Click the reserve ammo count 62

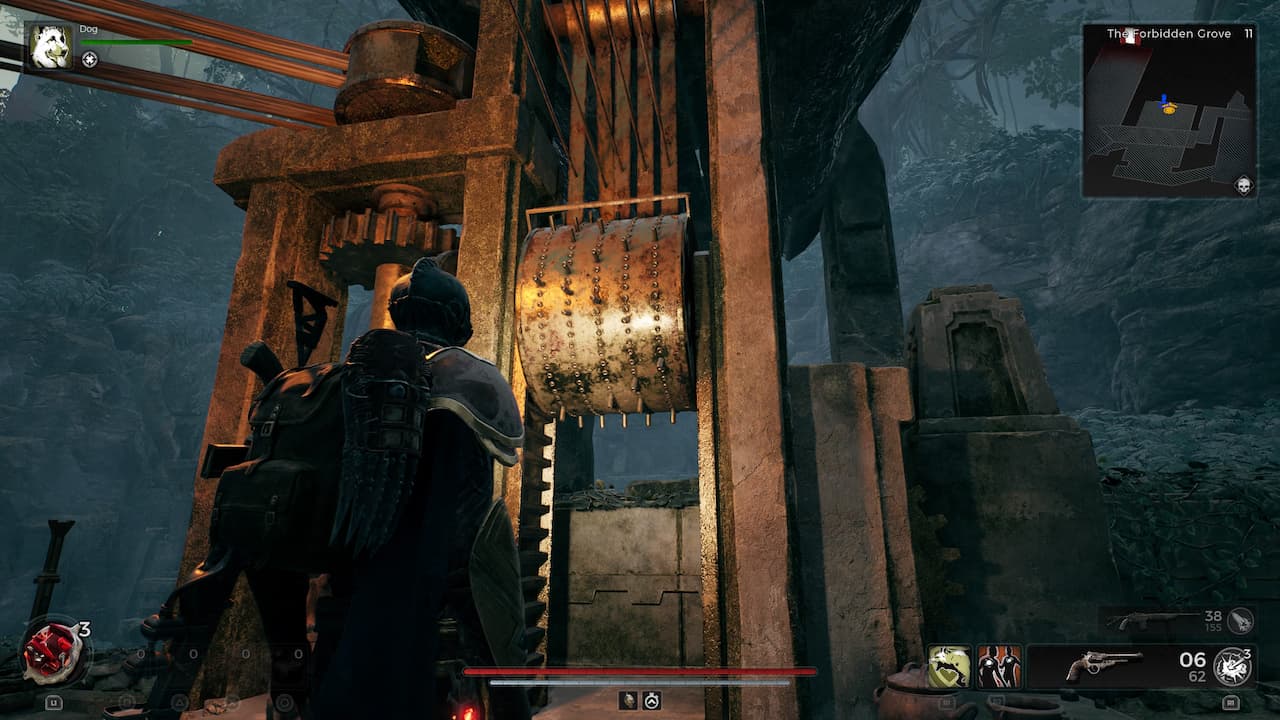1198,675
